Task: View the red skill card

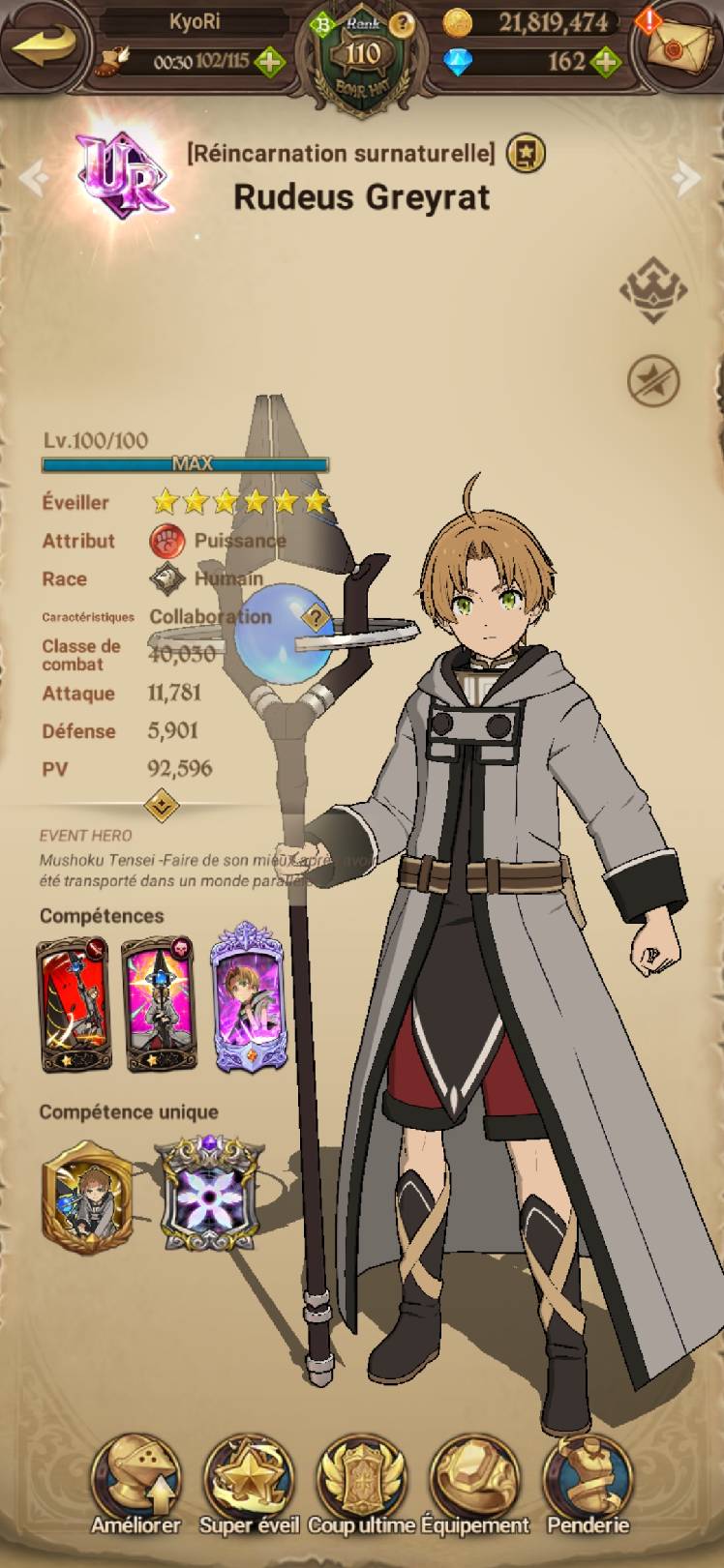Action: [x=74, y=1005]
